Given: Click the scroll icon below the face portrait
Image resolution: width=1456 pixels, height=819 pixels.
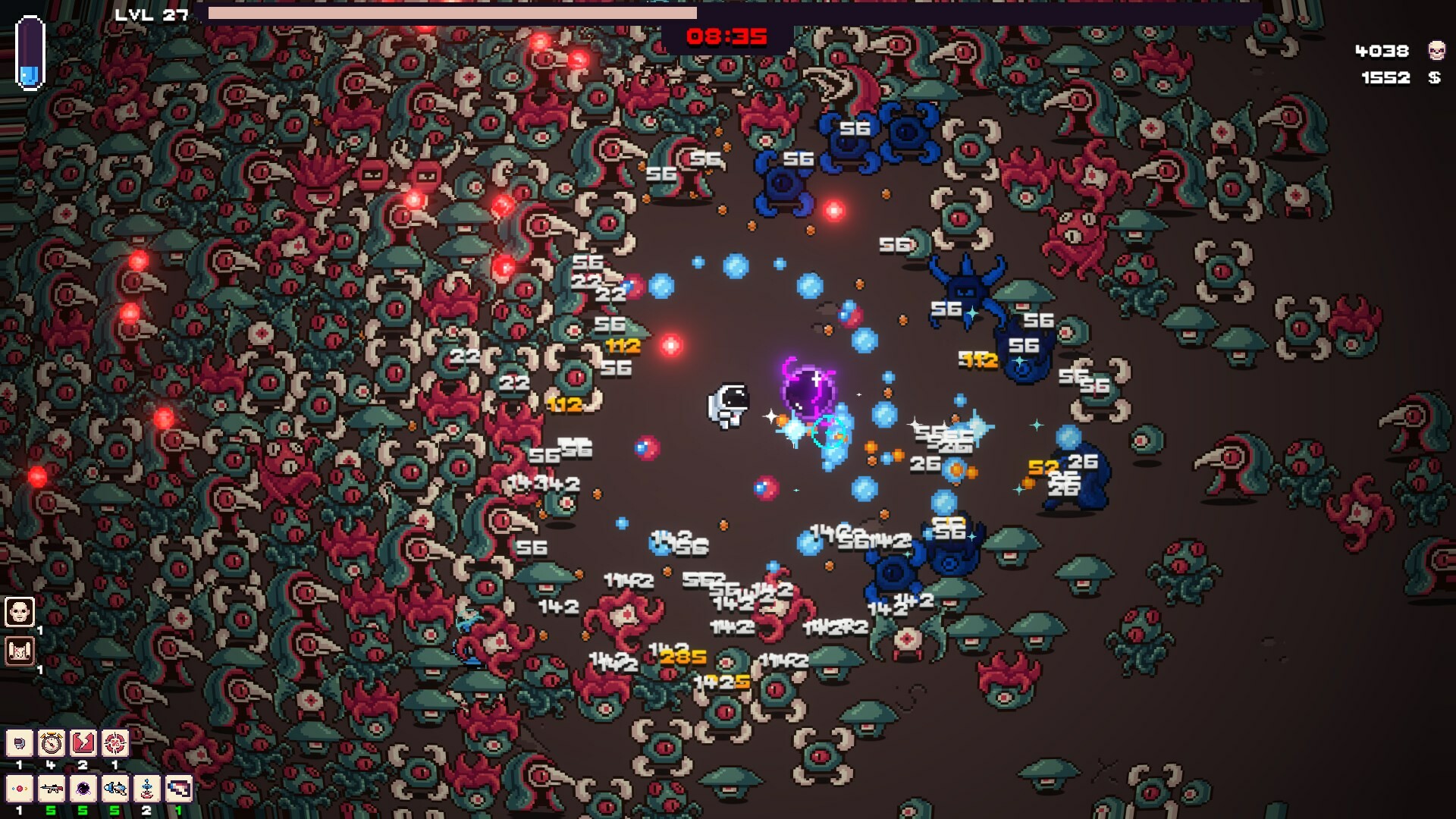Looking at the screenshot, I should point(19,651).
